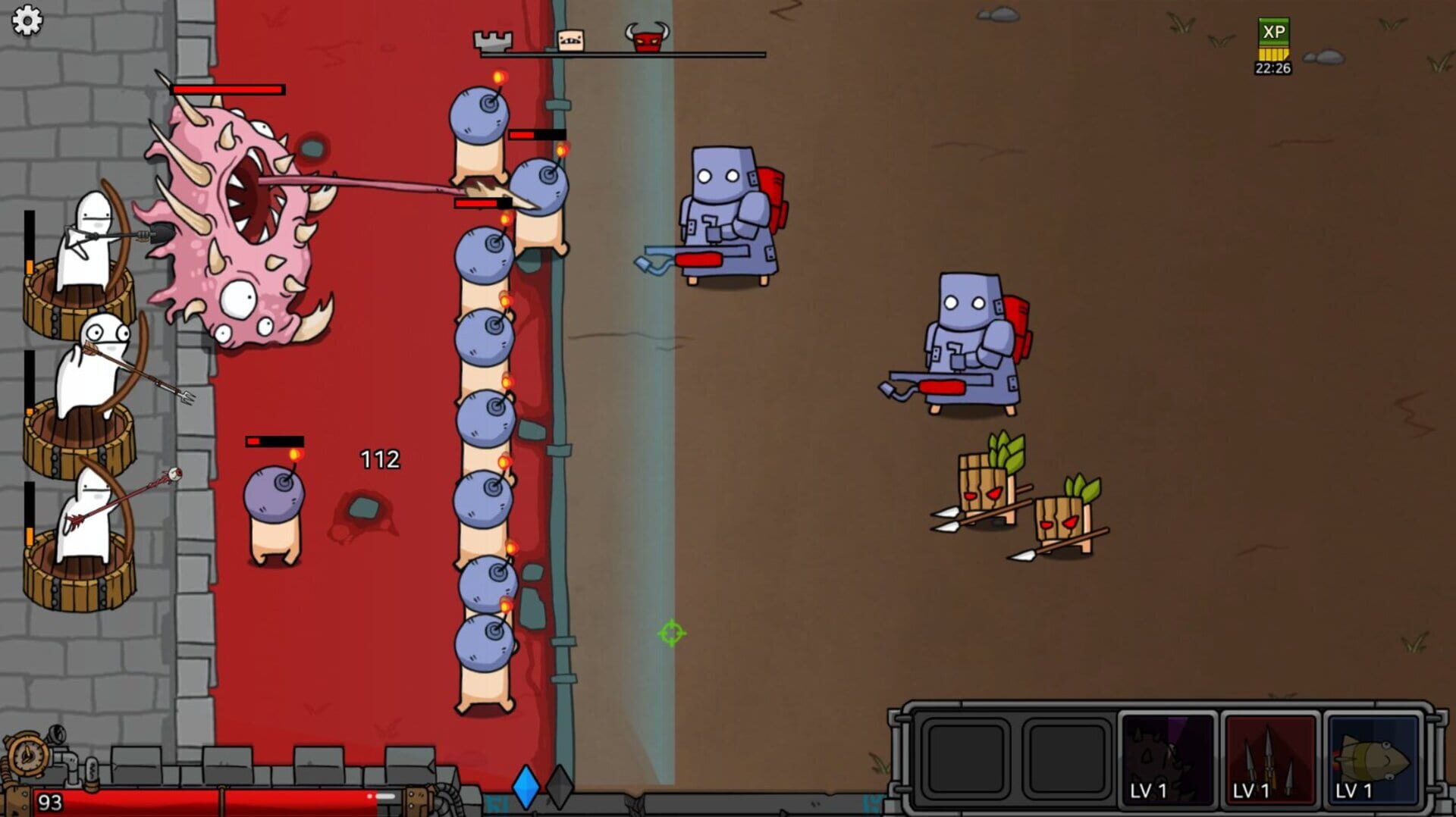Click the XP indicator in the top-right corner
Screen dimensions: 1456x817
pyautogui.click(x=1272, y=33)
